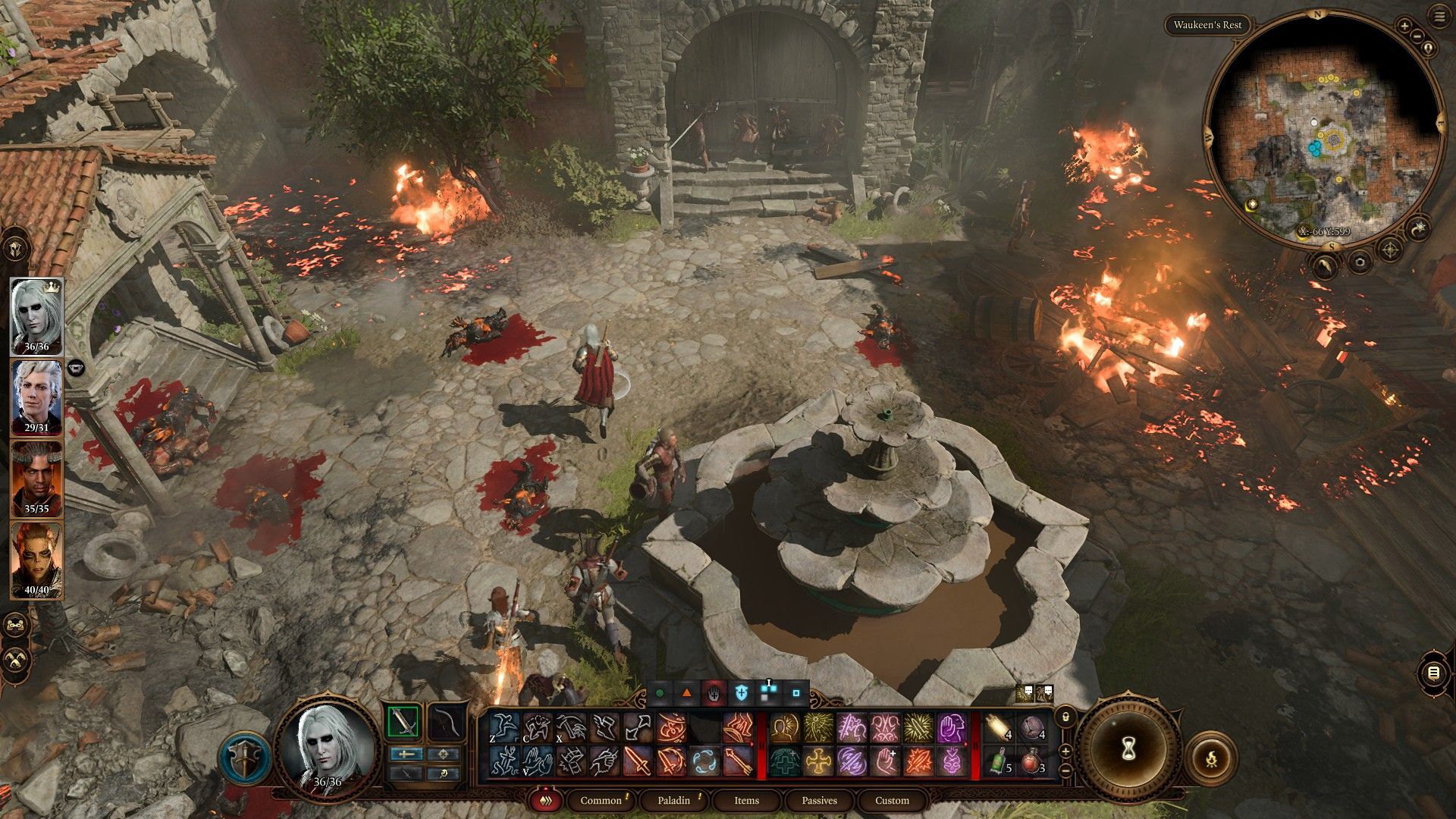Select the horned tiefling party portrait
The image size is (1456, 819).
click(x=36, y=478)
